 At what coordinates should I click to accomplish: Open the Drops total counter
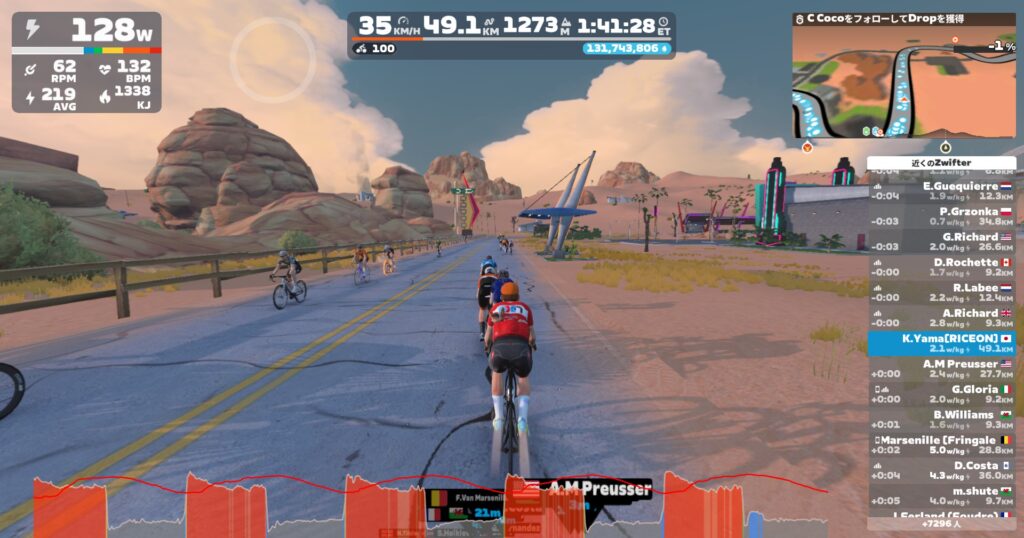[627, 48]
